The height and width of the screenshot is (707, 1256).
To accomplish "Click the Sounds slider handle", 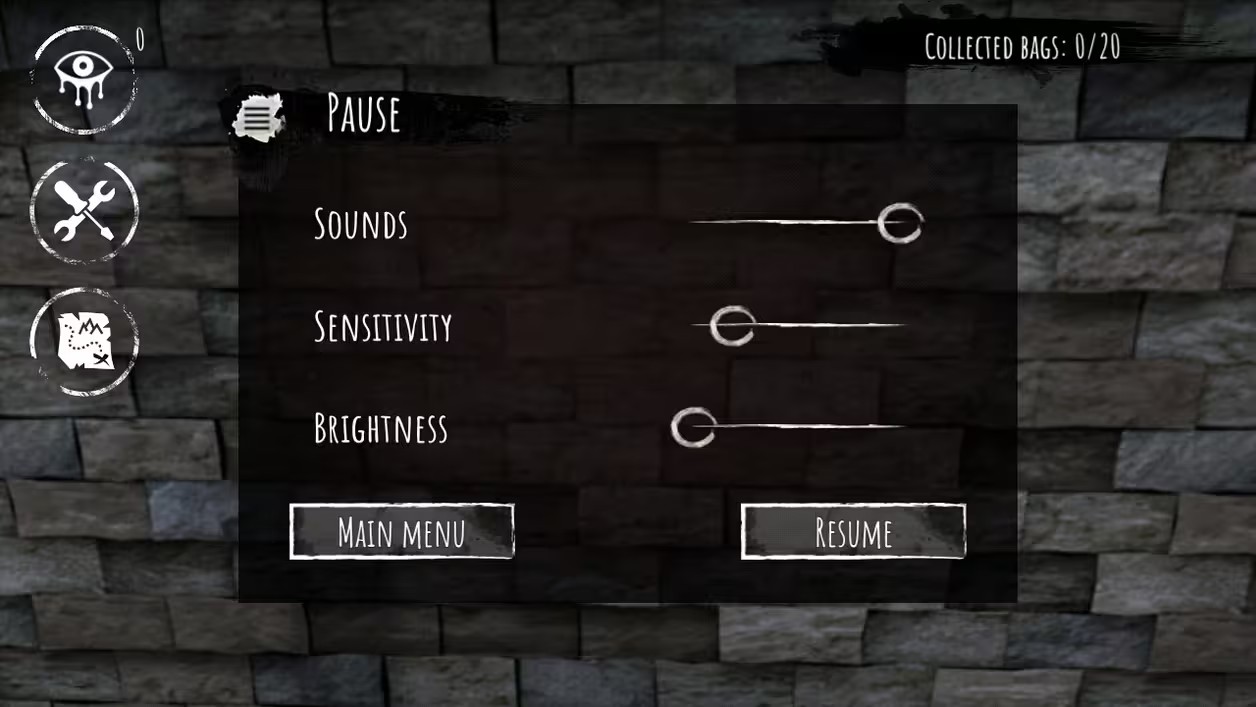I will click(900, 223).
